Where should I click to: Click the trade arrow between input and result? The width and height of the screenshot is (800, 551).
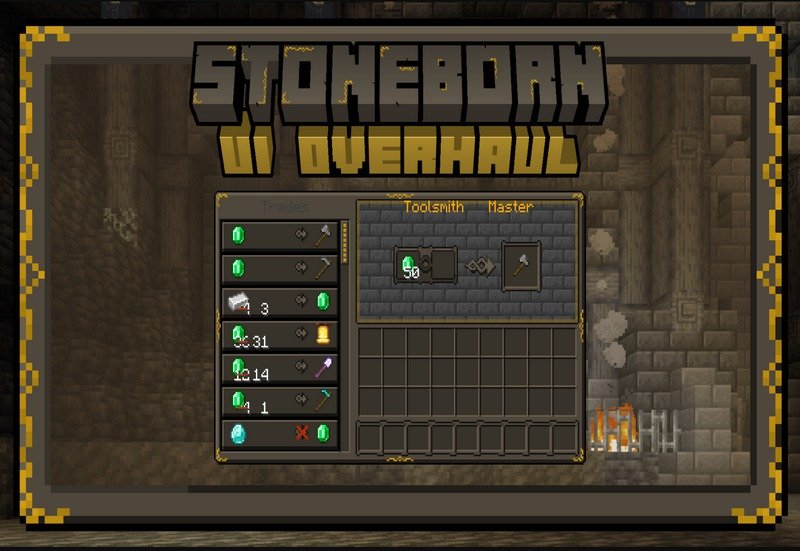[479, 266]
